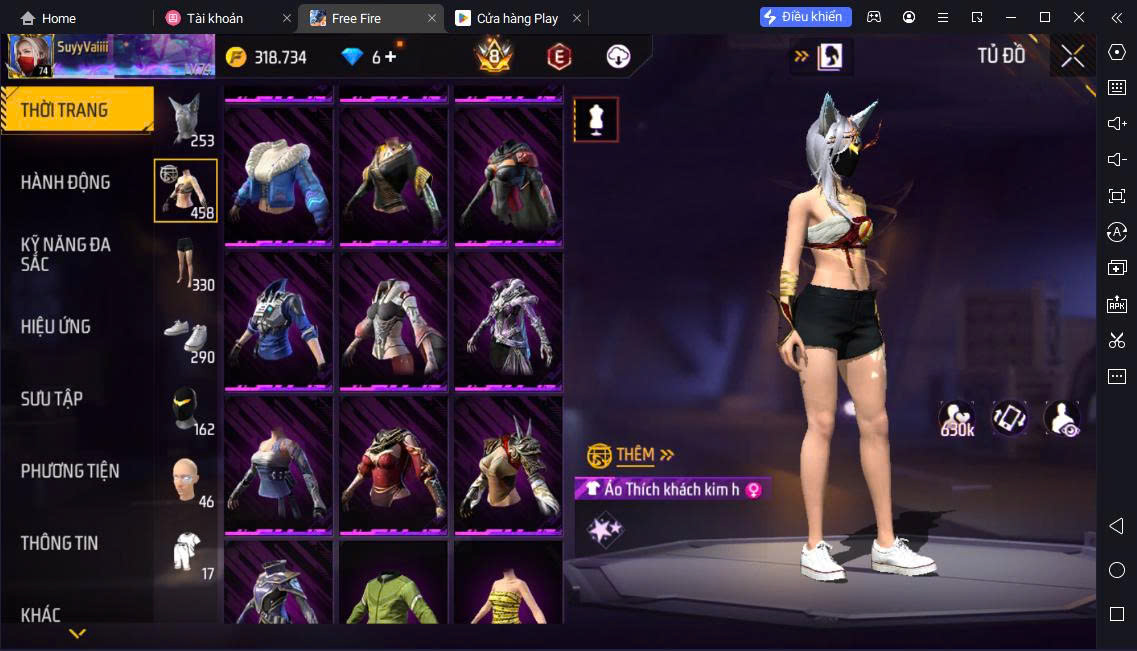
Task: Switch to the HÀNH ĐỘNG tab
Action: coord(66,182)
